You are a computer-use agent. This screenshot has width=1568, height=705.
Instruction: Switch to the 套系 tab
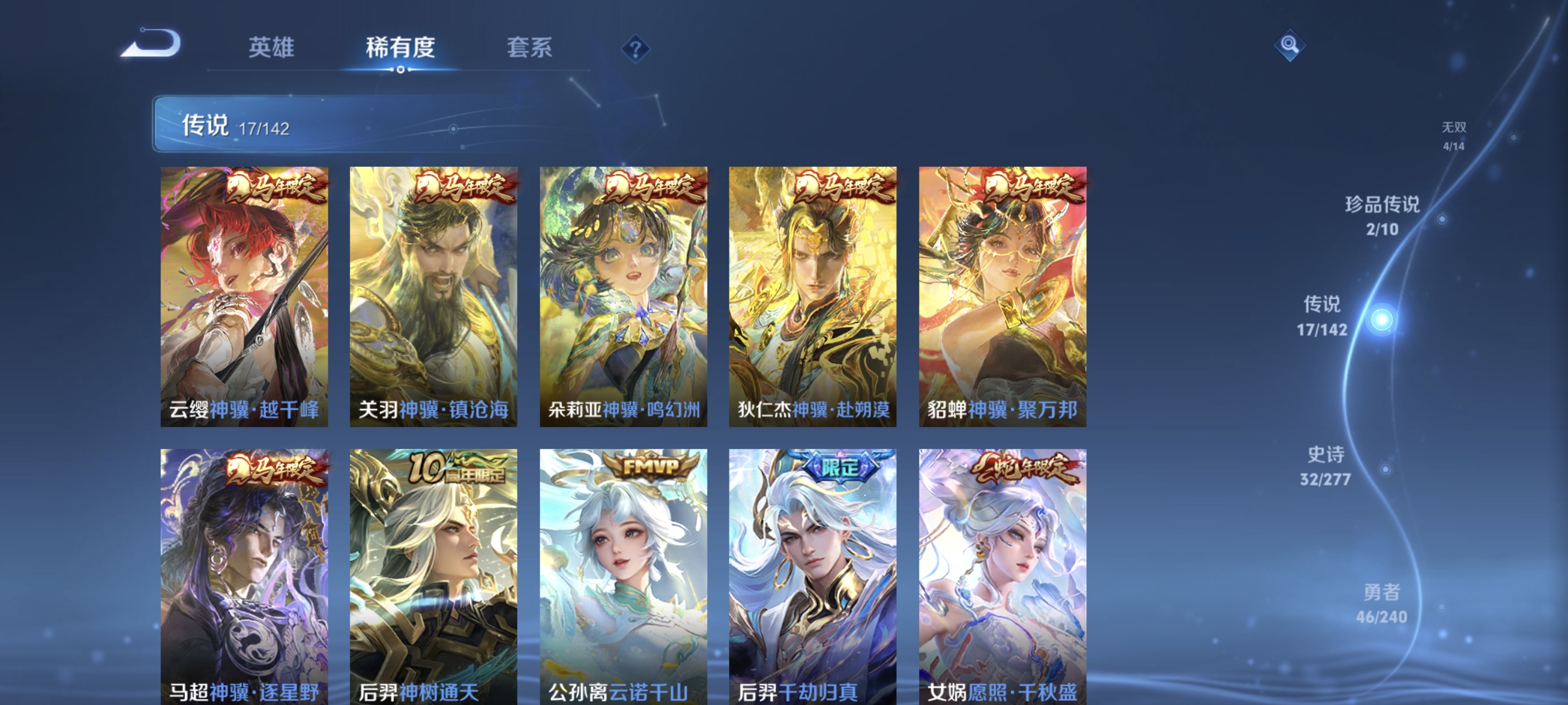click(x=530, y=50)
